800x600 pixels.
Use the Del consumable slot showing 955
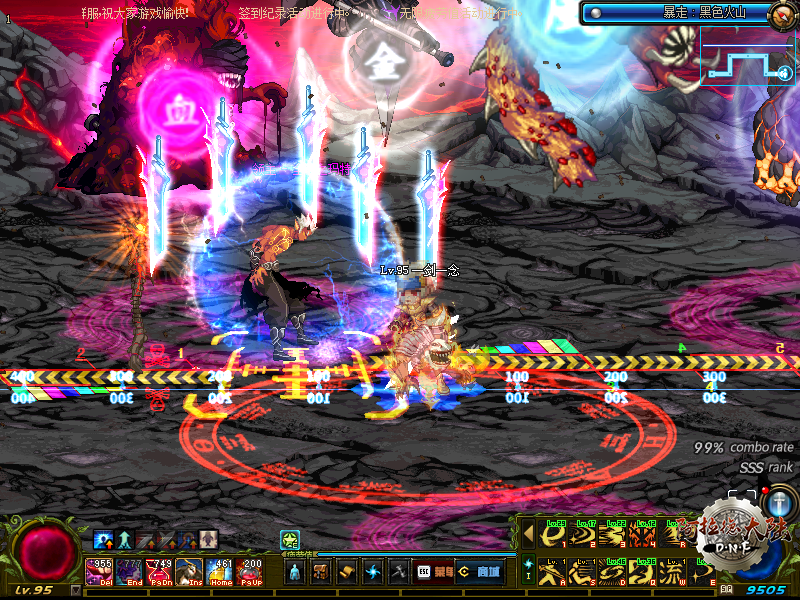pos(101,573)
